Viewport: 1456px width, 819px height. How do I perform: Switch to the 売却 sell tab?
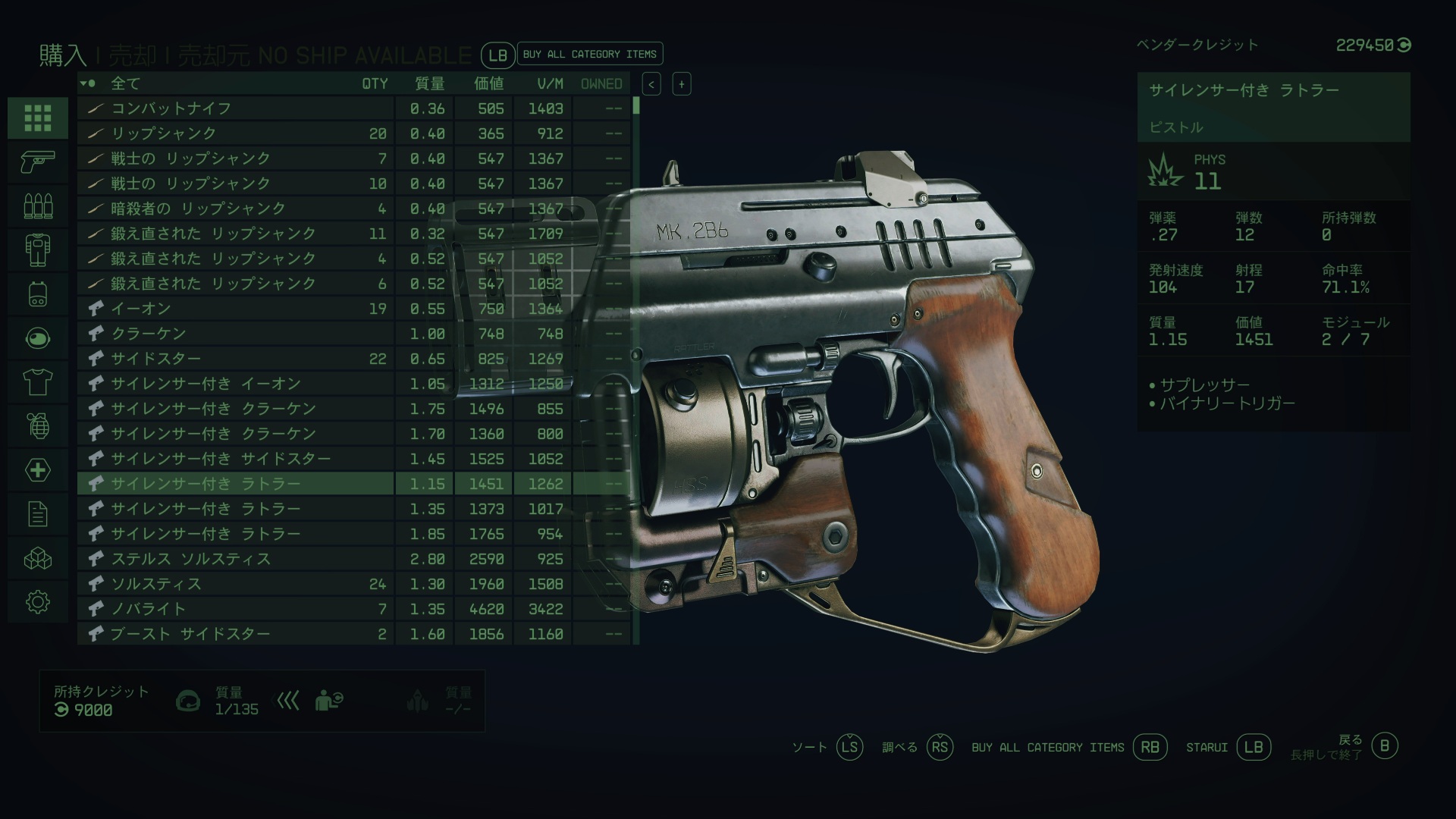pyautogui.click(x=133, y=55)
